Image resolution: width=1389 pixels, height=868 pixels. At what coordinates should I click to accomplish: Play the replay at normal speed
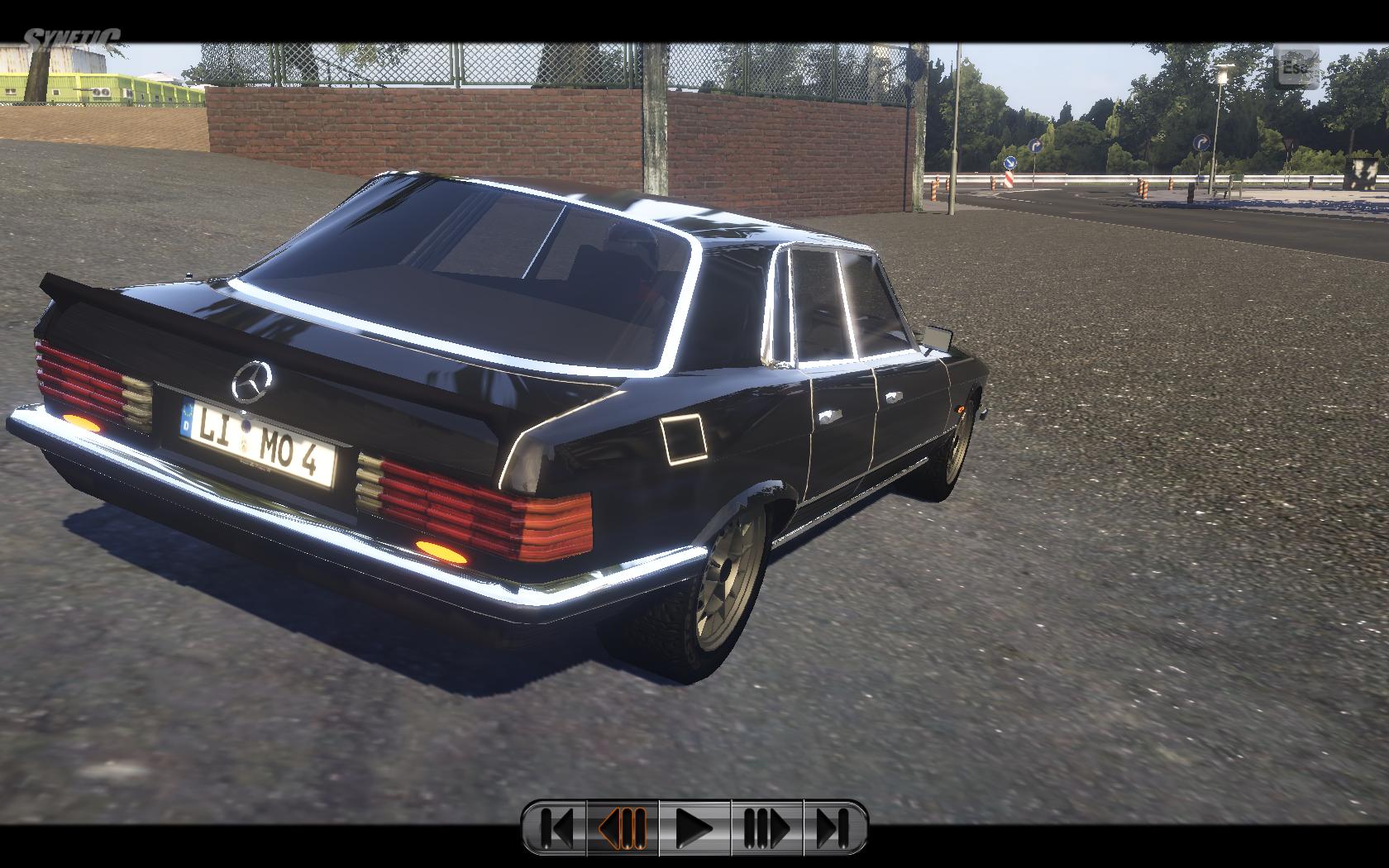694,827
